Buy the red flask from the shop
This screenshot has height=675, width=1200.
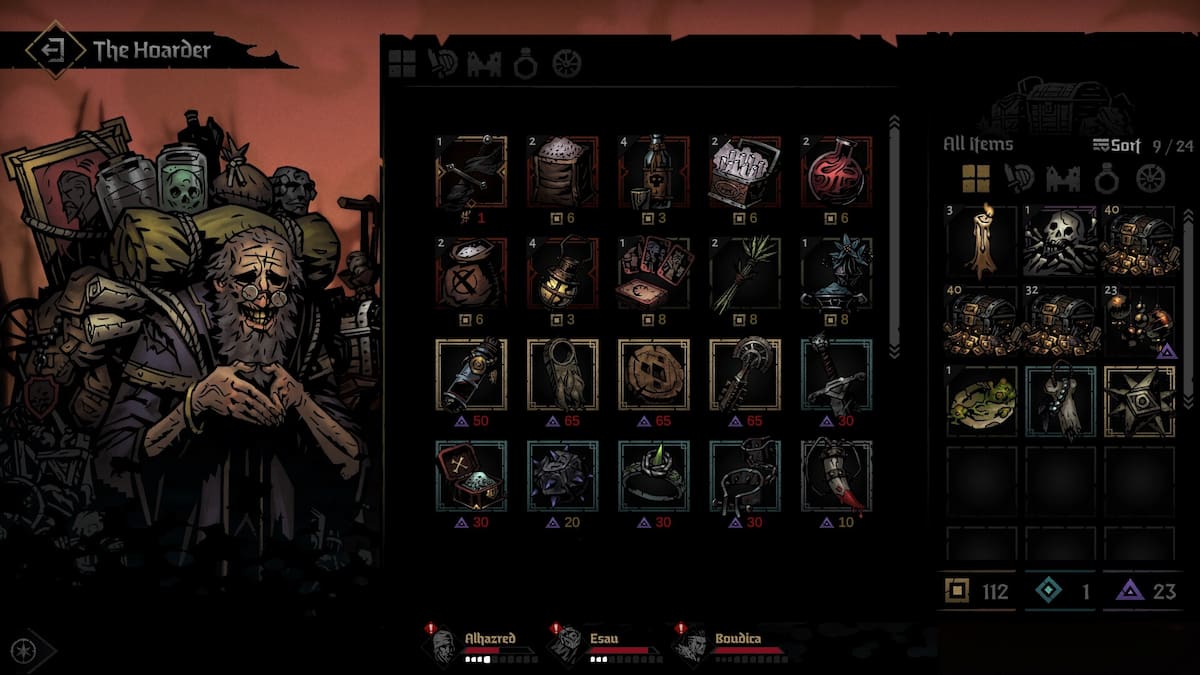(836, 171)
